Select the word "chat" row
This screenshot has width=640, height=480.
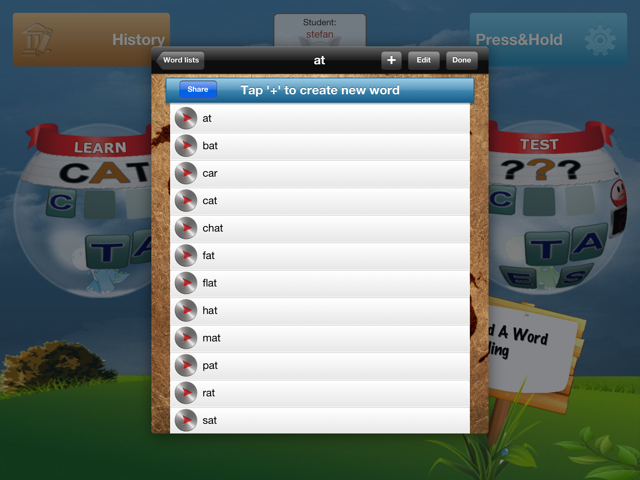point(320,228)
